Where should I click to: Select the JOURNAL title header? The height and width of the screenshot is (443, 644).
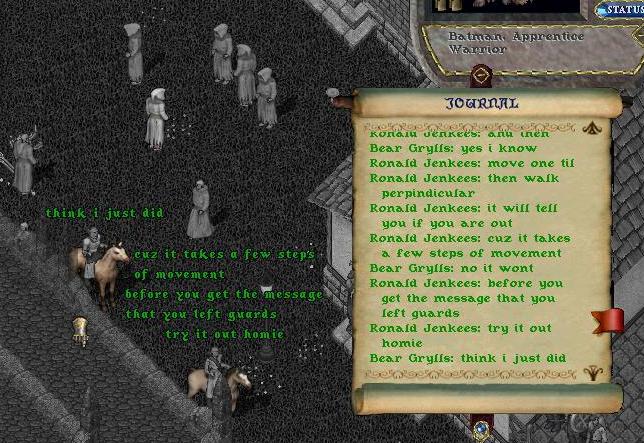(481, 103)
